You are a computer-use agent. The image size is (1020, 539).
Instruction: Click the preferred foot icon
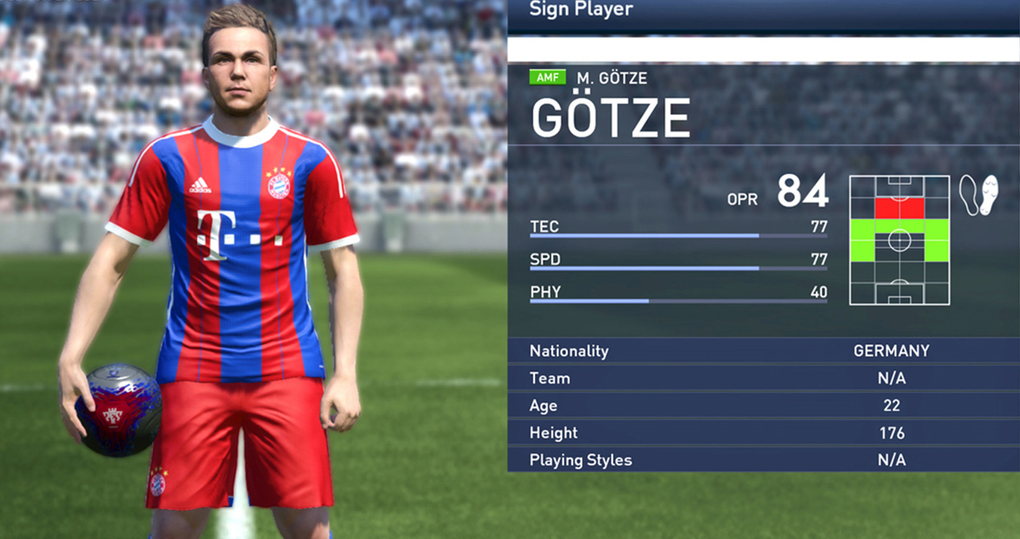pos(978,194)
